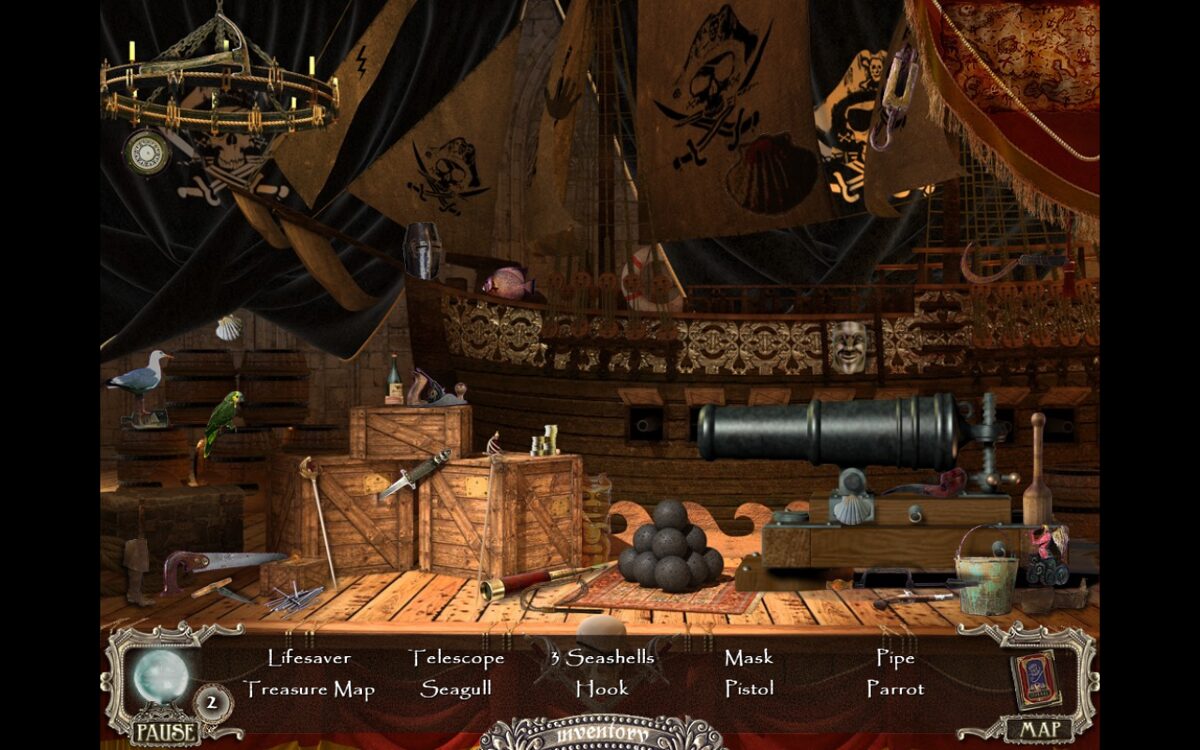Use the crystal ball hint
Screen dimensions: 1200x750
point(161,676)
